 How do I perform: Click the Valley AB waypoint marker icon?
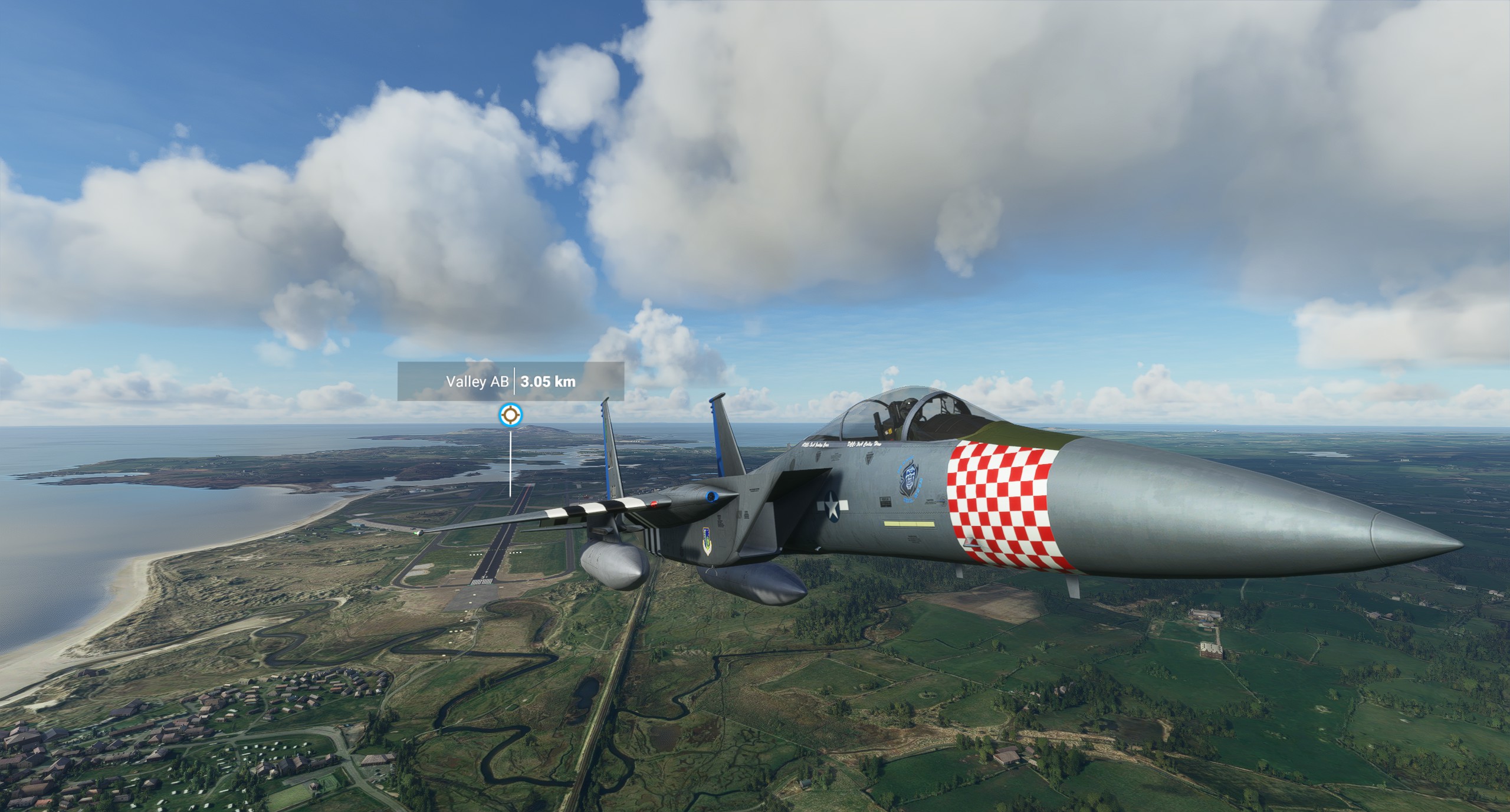(510, 415)
